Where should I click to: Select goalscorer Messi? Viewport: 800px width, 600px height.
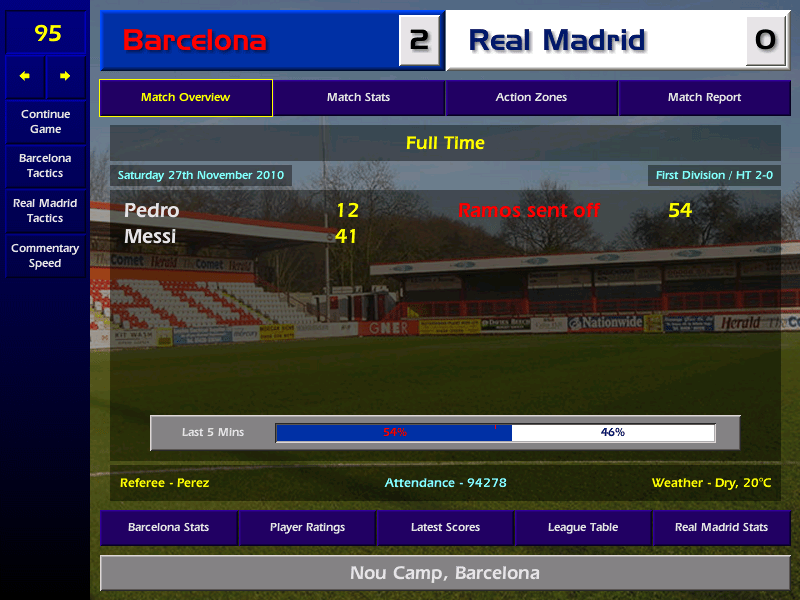click(150, 237)
